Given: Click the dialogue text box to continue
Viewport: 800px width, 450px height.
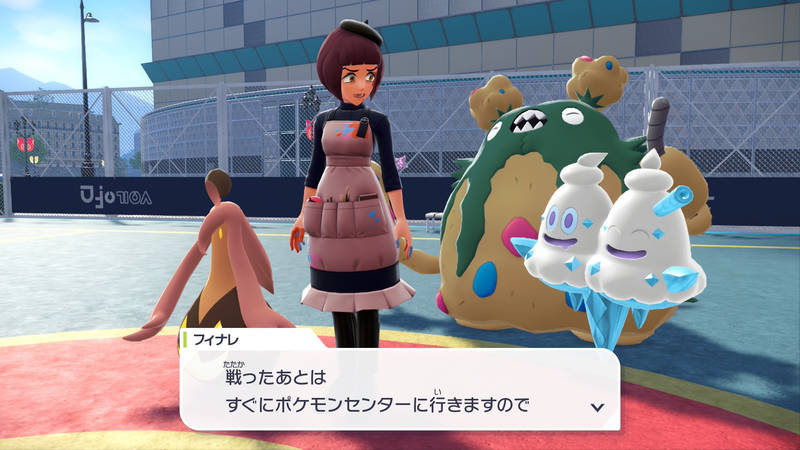Looking at the screenshot, I should [400, 390].
